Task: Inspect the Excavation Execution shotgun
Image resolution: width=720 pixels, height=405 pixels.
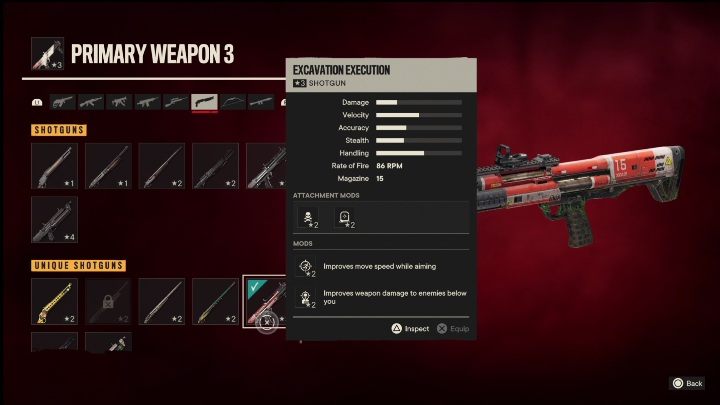Action: click(408, 328)
